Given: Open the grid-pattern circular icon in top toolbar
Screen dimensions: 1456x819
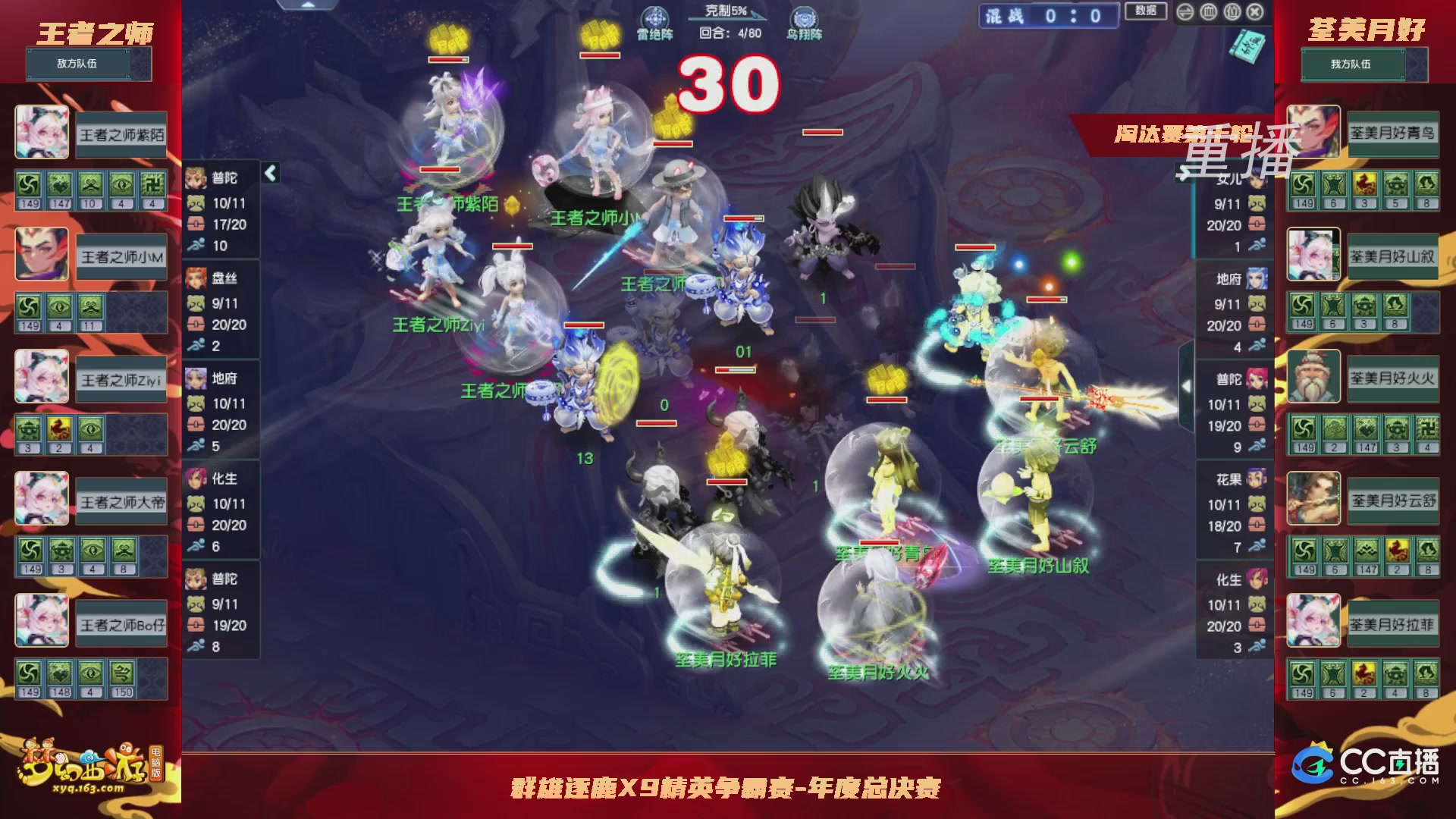Looking at the screenshot, I should click(1207, 12).
